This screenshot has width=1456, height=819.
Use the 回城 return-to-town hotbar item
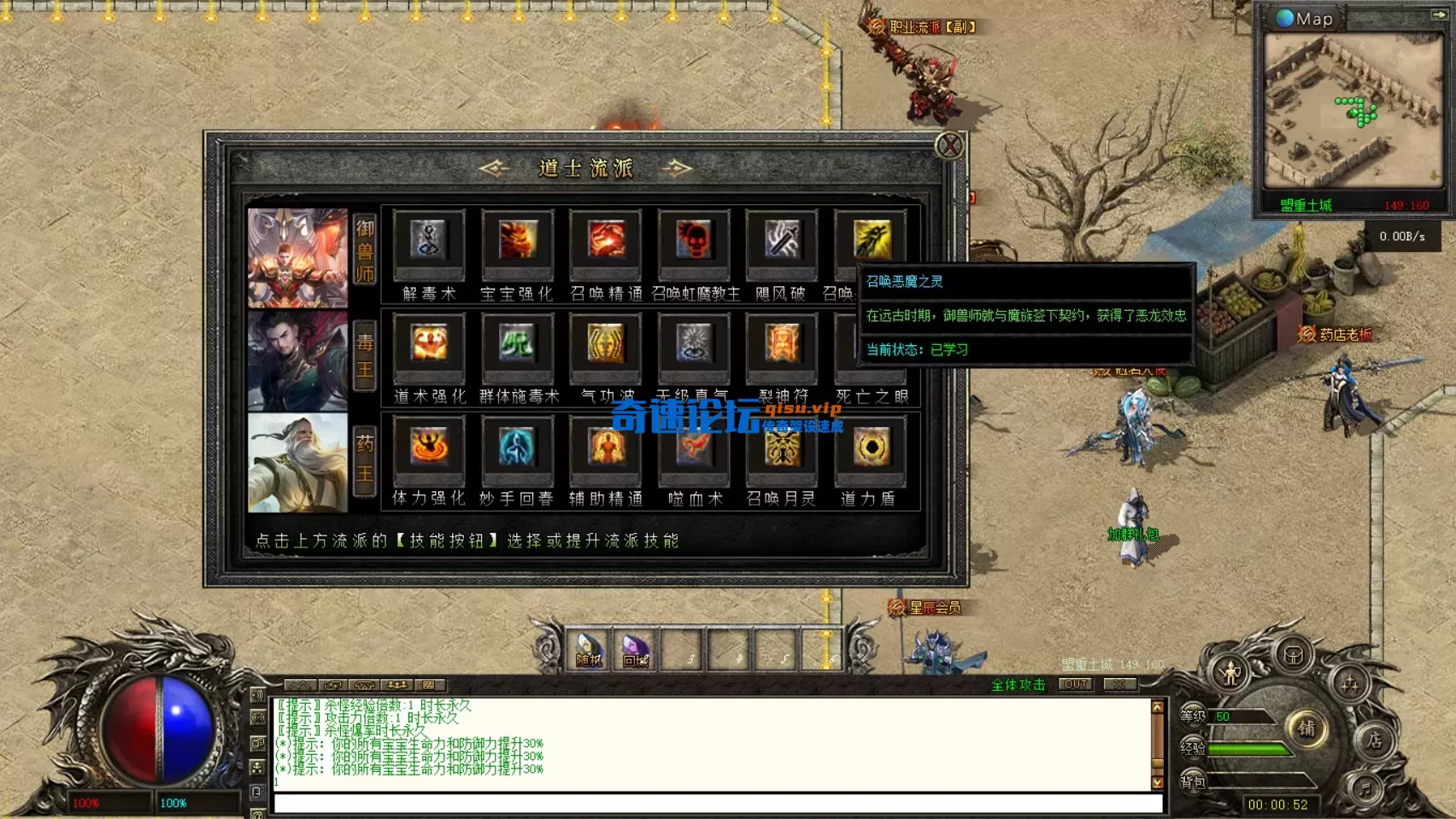coord(636,651)
